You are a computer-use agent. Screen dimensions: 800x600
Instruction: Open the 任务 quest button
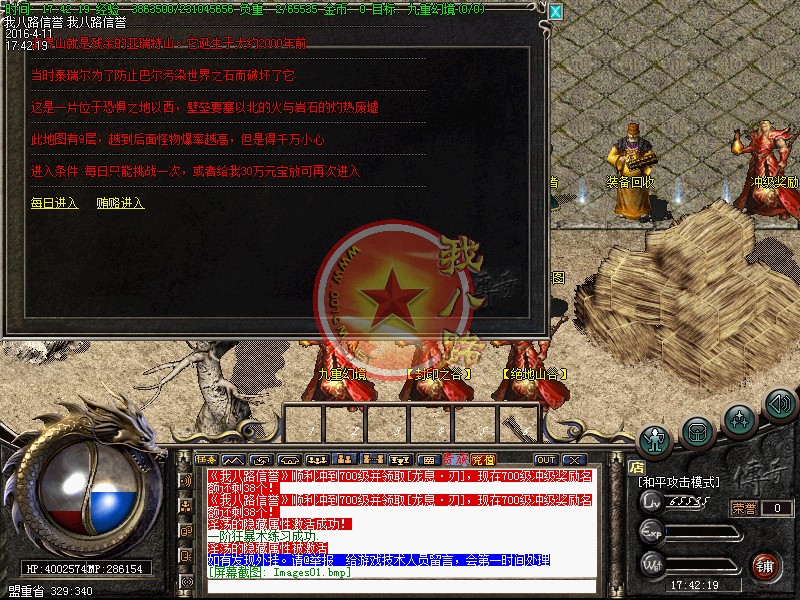207,460
